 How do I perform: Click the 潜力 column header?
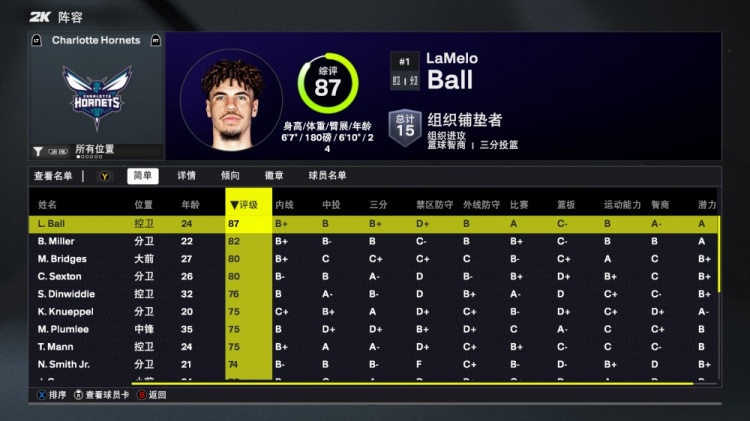[707, 204]
